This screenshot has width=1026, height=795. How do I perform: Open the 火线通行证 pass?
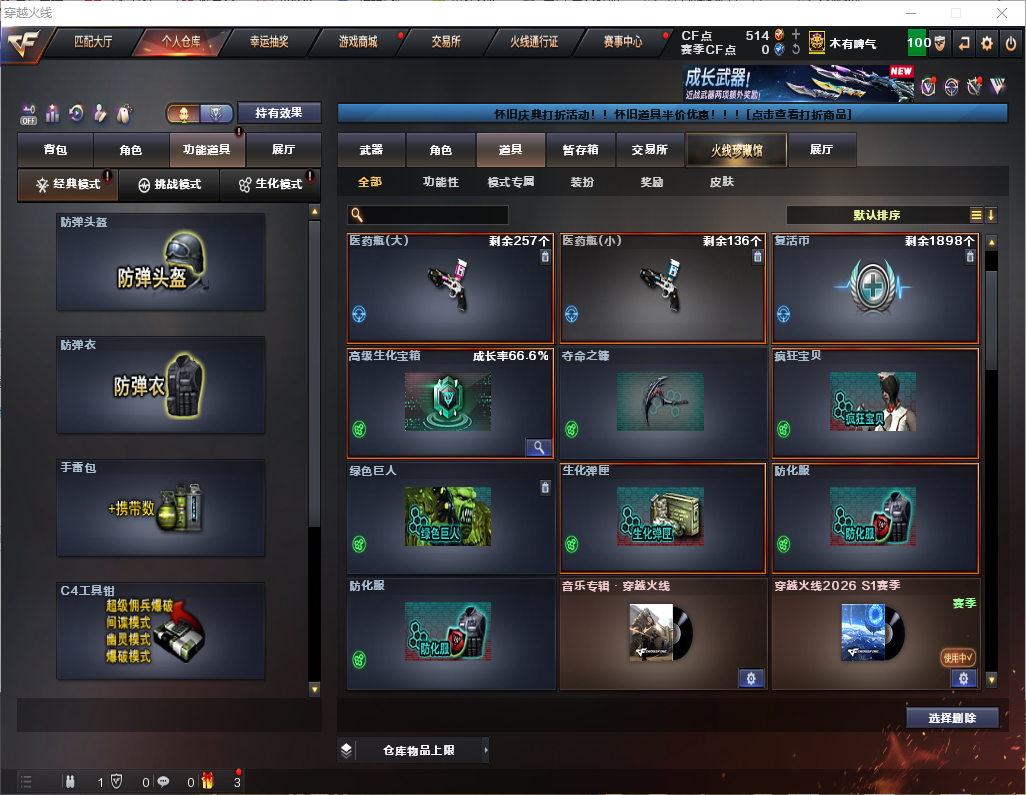point(534,42)
